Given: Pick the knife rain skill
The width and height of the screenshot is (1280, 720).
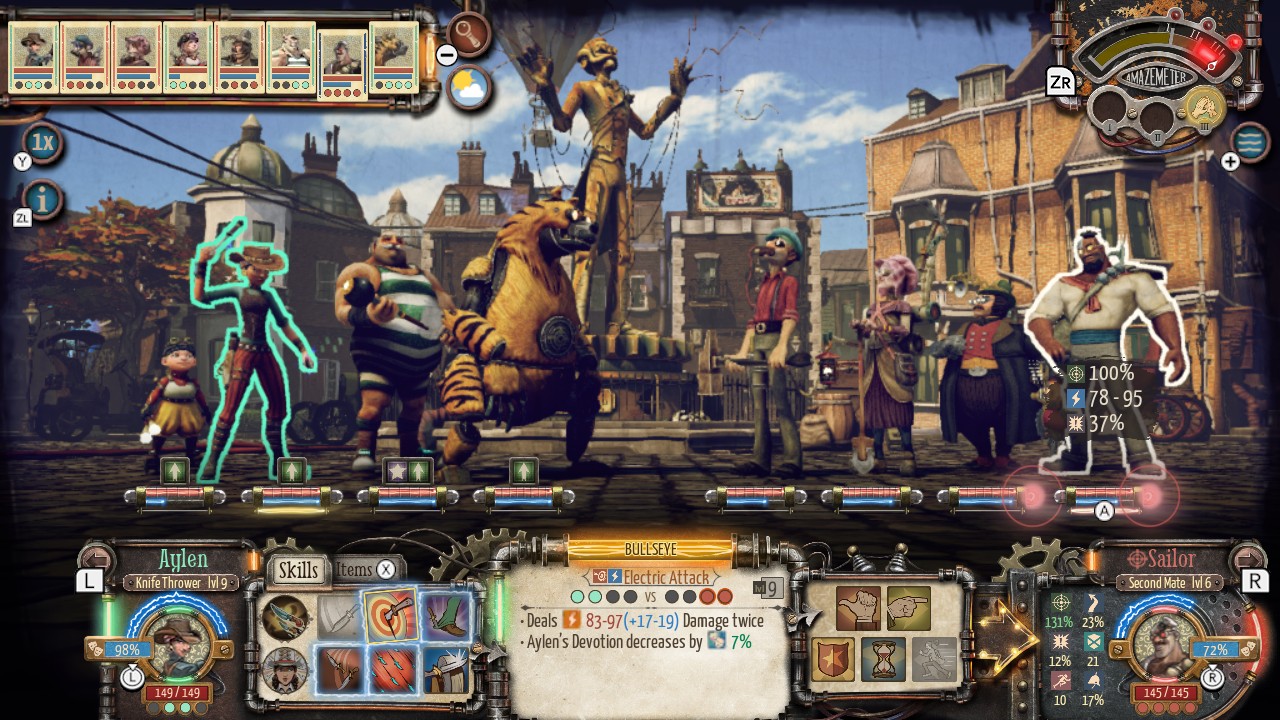Looking at the screenshot, I should click(x=392, y=671).
